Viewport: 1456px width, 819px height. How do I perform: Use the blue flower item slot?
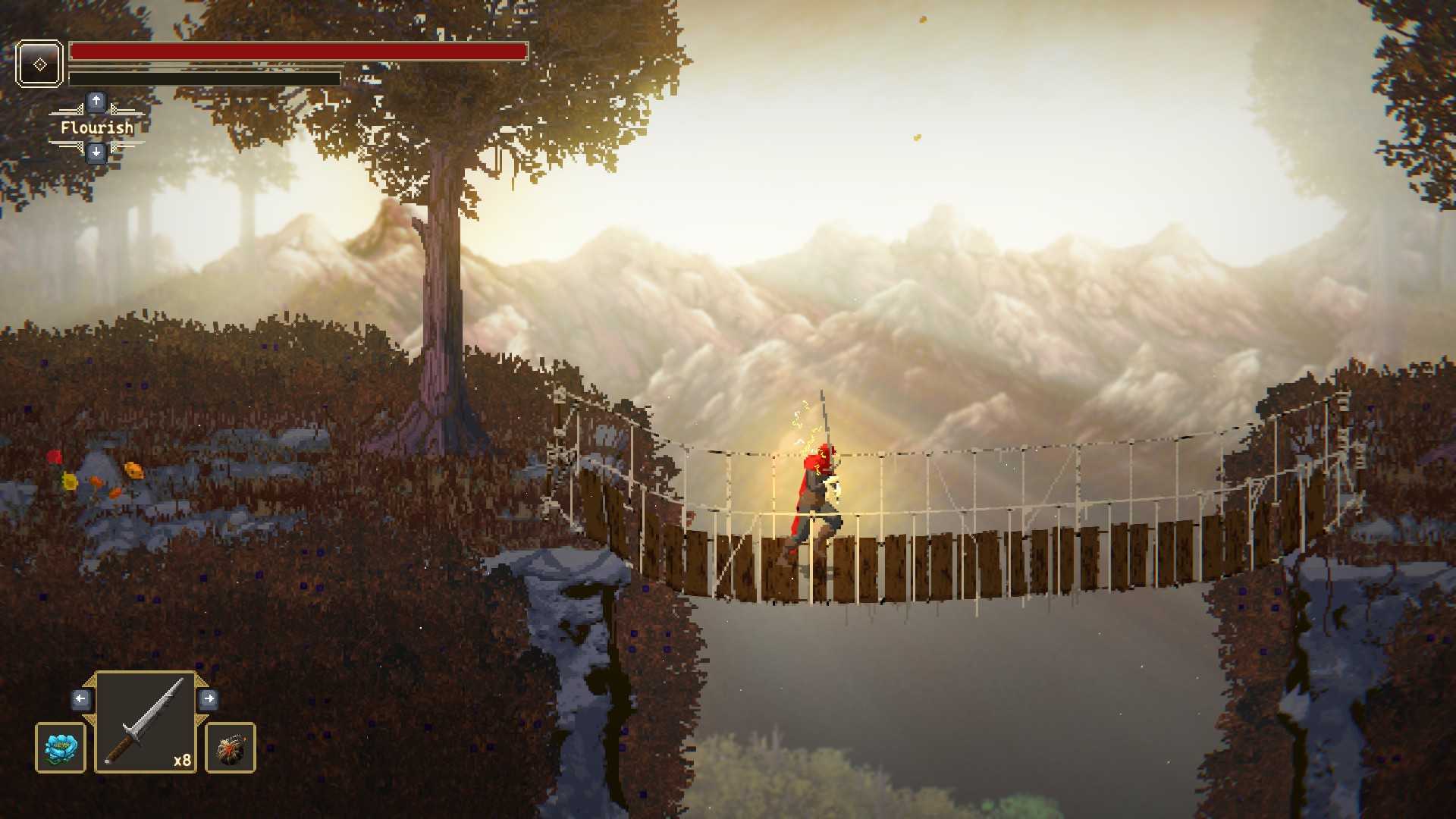click(x=61, y=748)
